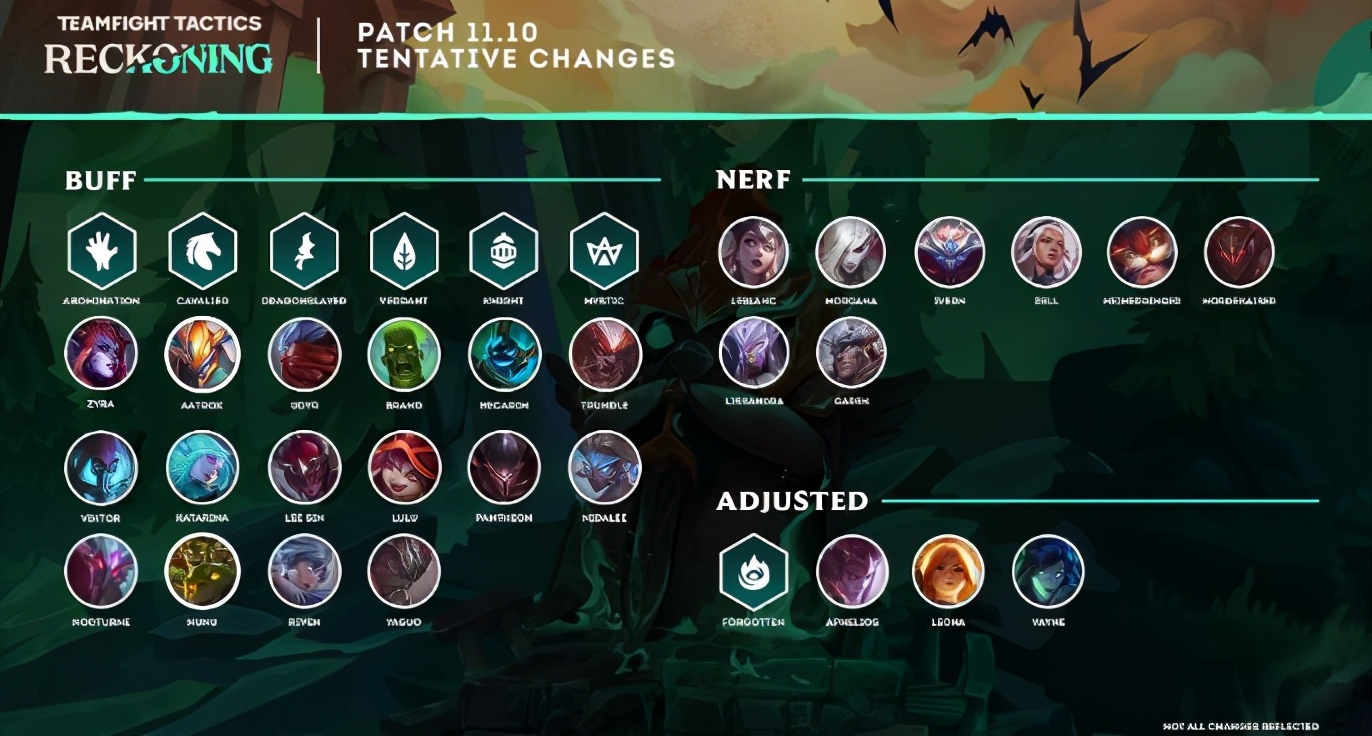Choose the Cavalier horse-head trait icon

(x=203, y=252)
